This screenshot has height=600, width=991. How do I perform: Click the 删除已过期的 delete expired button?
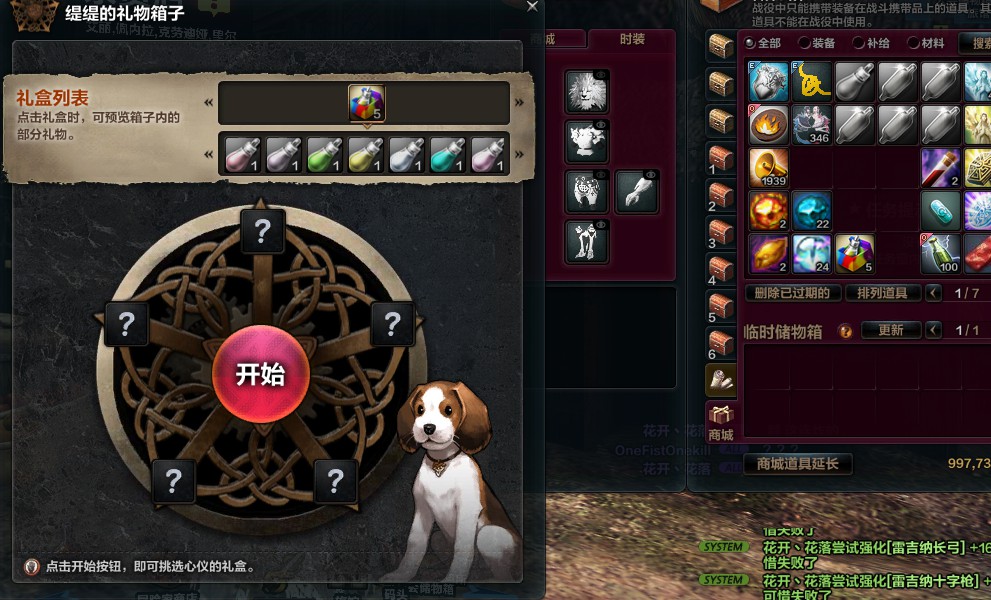coord(792,293)
